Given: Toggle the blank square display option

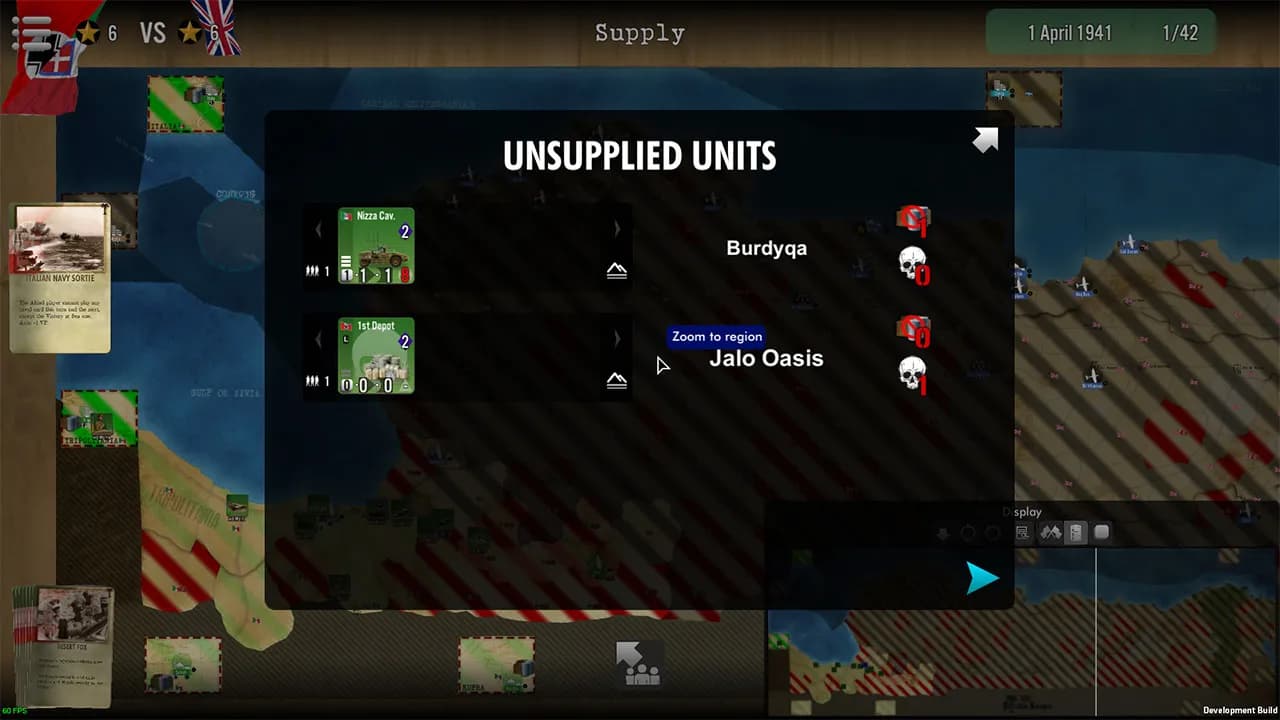Looking at the screenshot, I should 1103,532.
